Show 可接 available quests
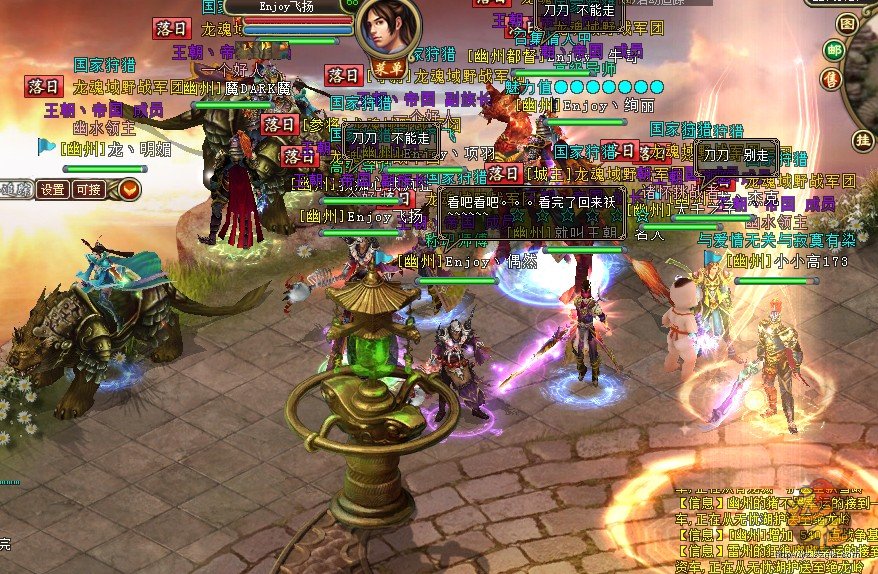Image resolution: width=878 pixels, height=574 pixels. (x=88, y=189)
